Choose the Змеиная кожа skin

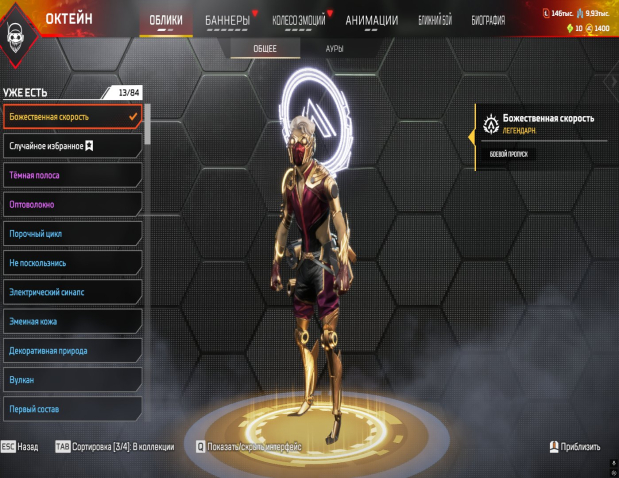coord(72,322)
